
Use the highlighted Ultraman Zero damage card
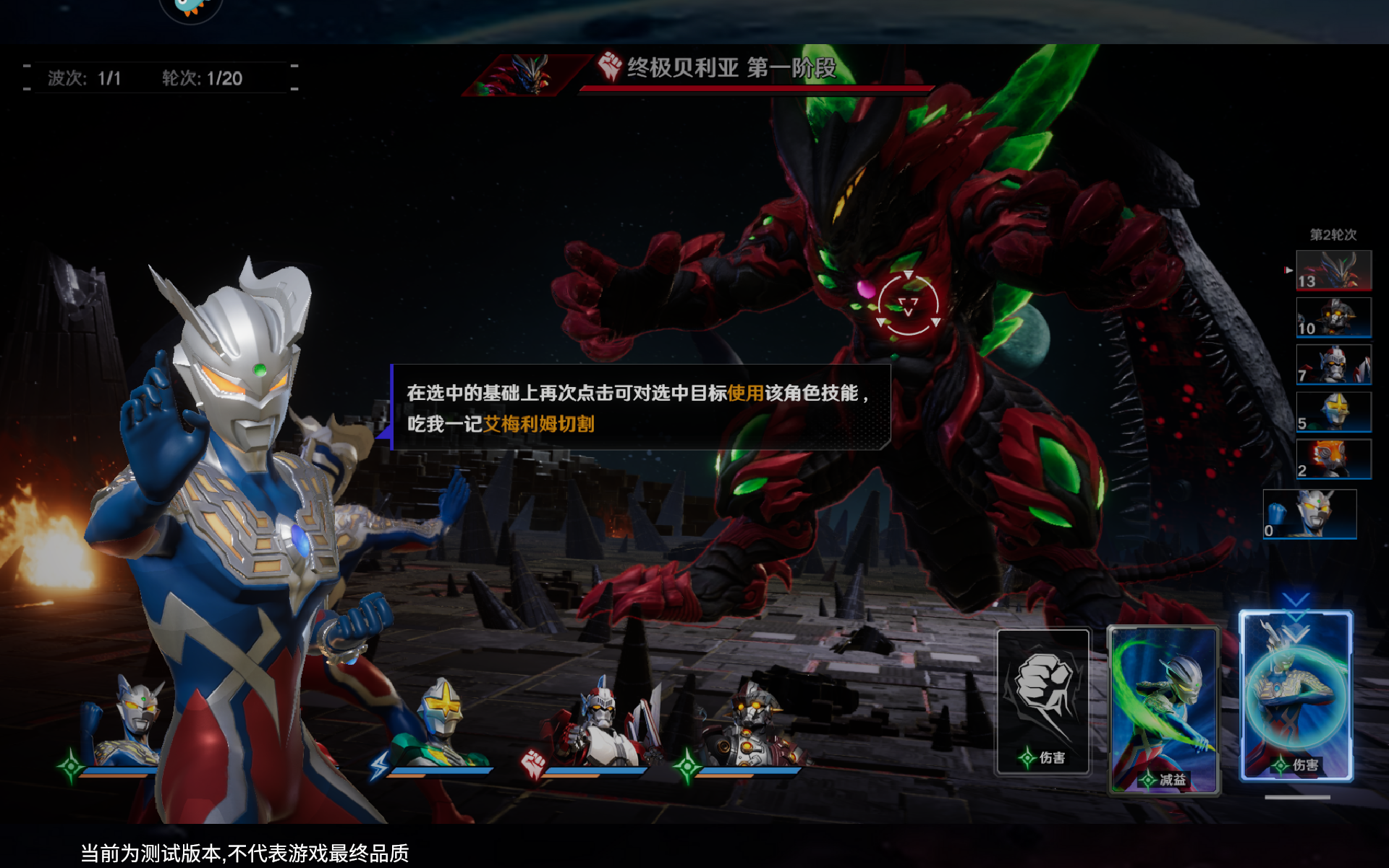coord(1296,696)
